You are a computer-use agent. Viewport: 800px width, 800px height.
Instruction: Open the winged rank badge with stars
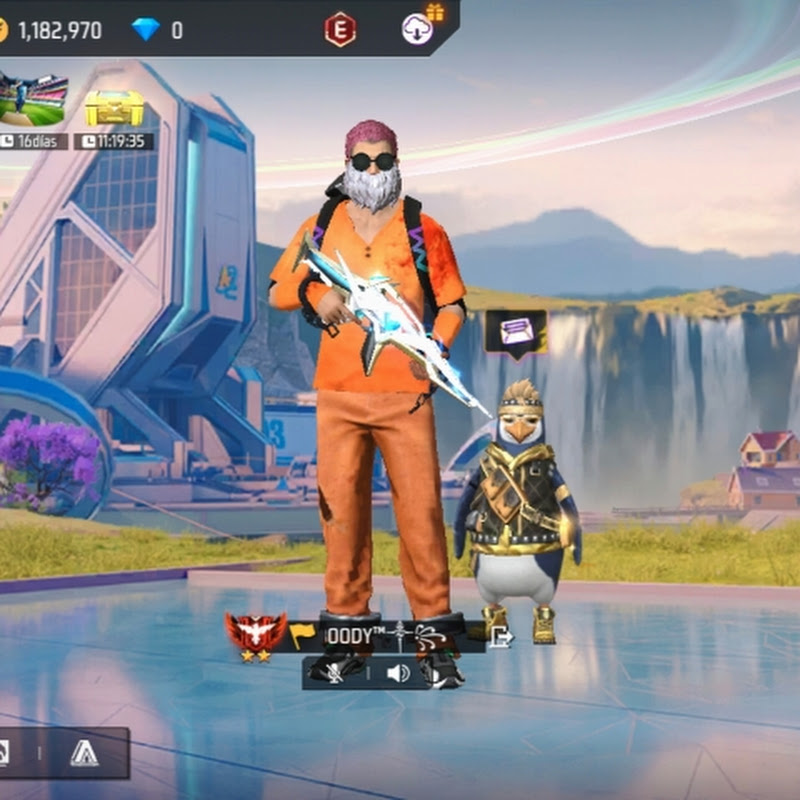(x=256, y=633)
